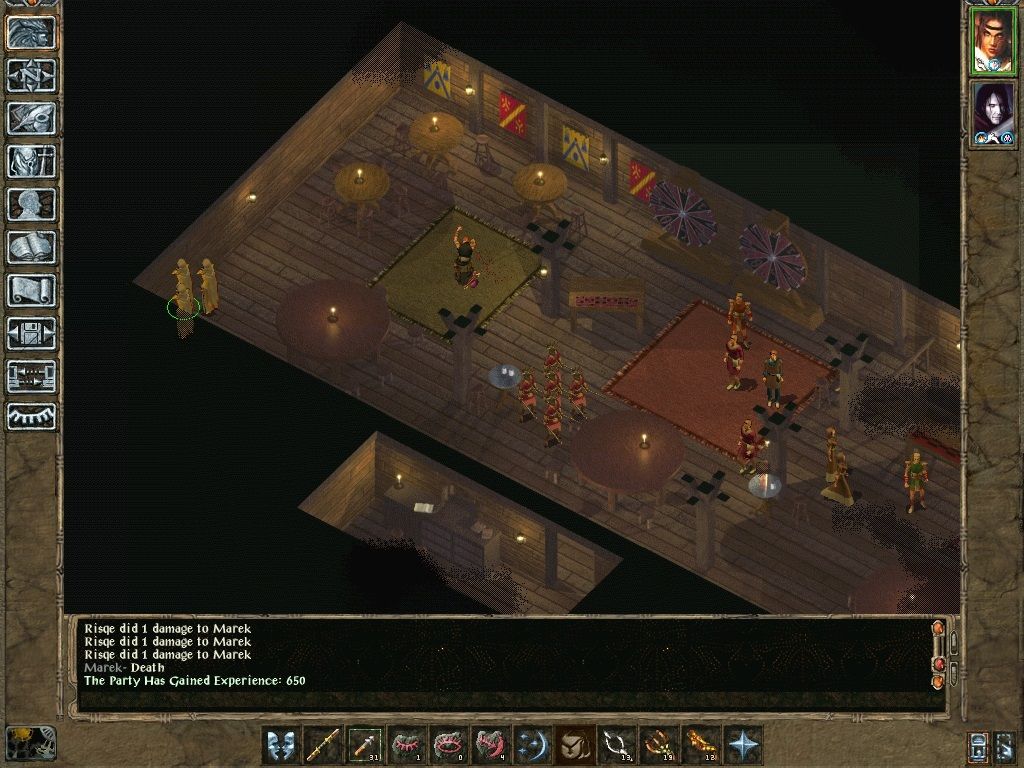Activate the open red eye ability
This screenshot has width=1024, height=768.
(450, 746)
